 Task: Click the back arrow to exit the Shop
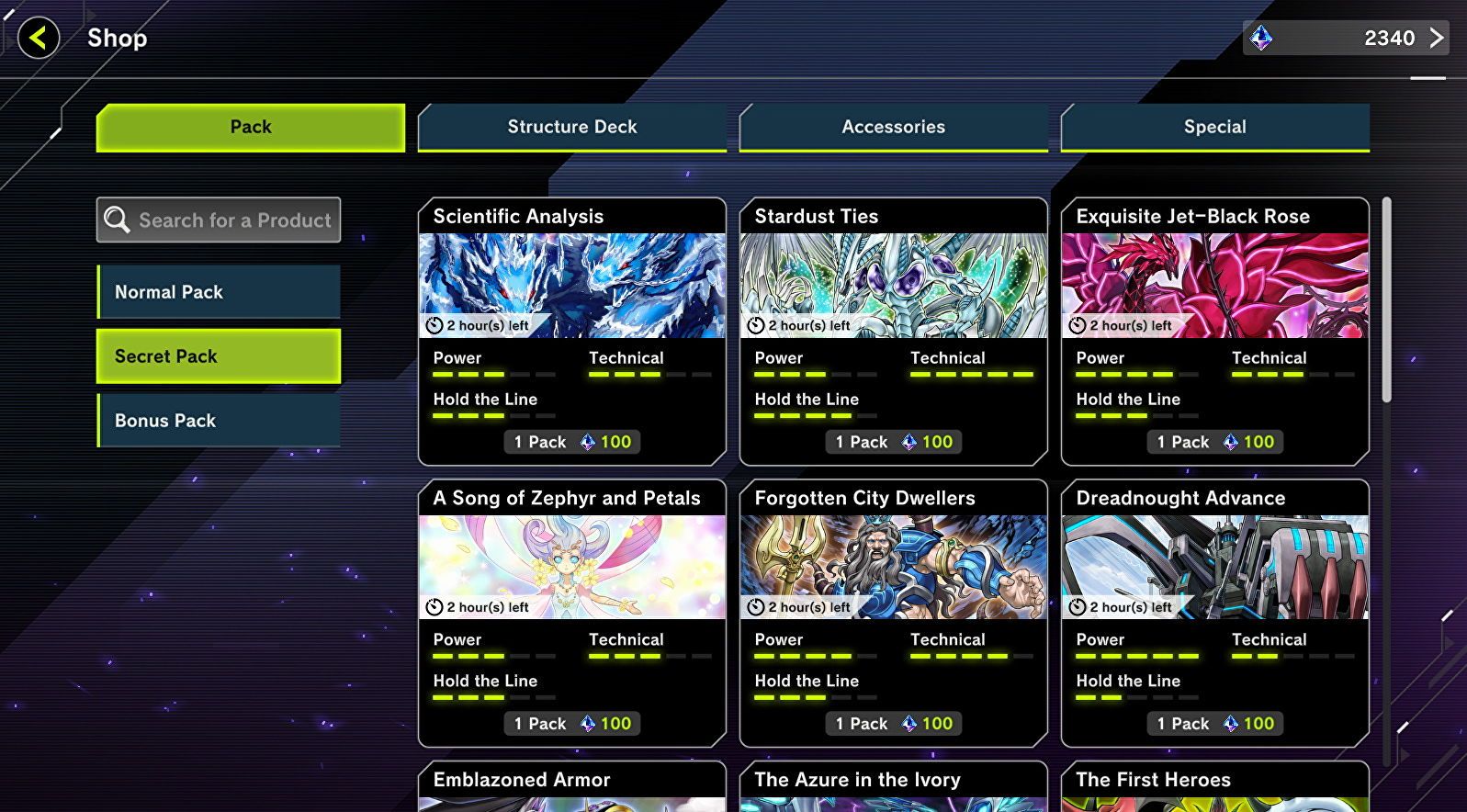pos(38,39)
